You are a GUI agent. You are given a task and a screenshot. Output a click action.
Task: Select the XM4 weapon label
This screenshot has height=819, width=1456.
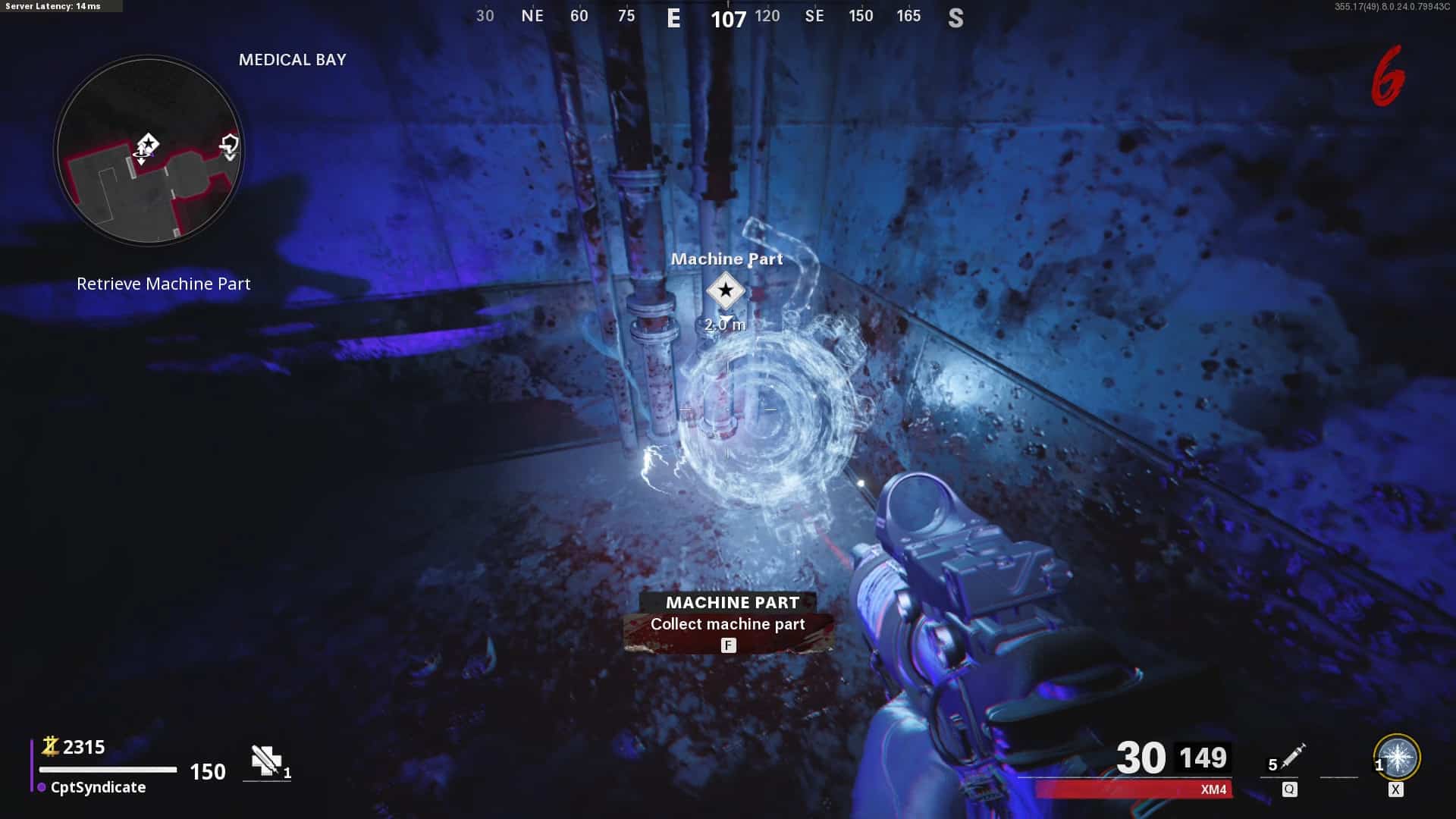pos(1213,789)
